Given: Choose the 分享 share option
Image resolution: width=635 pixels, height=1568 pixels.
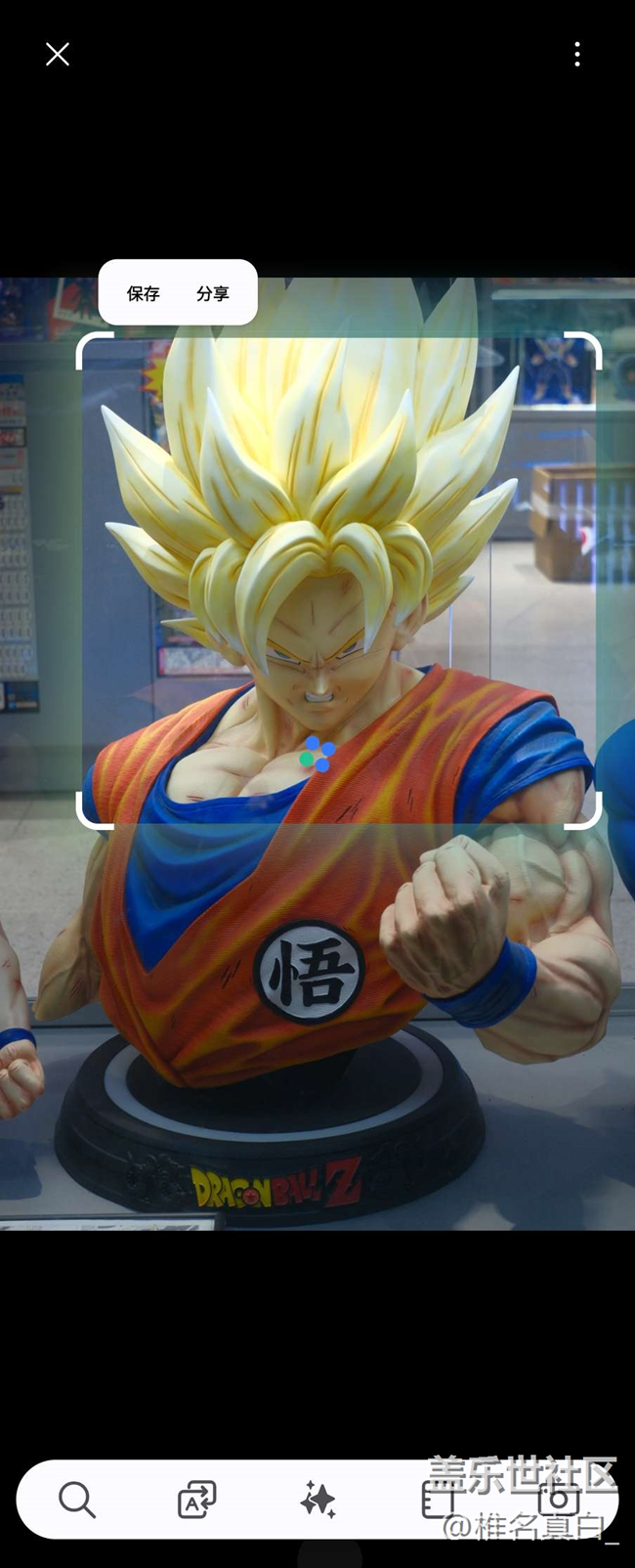Looking at the screenshot, I should [212, 293].
